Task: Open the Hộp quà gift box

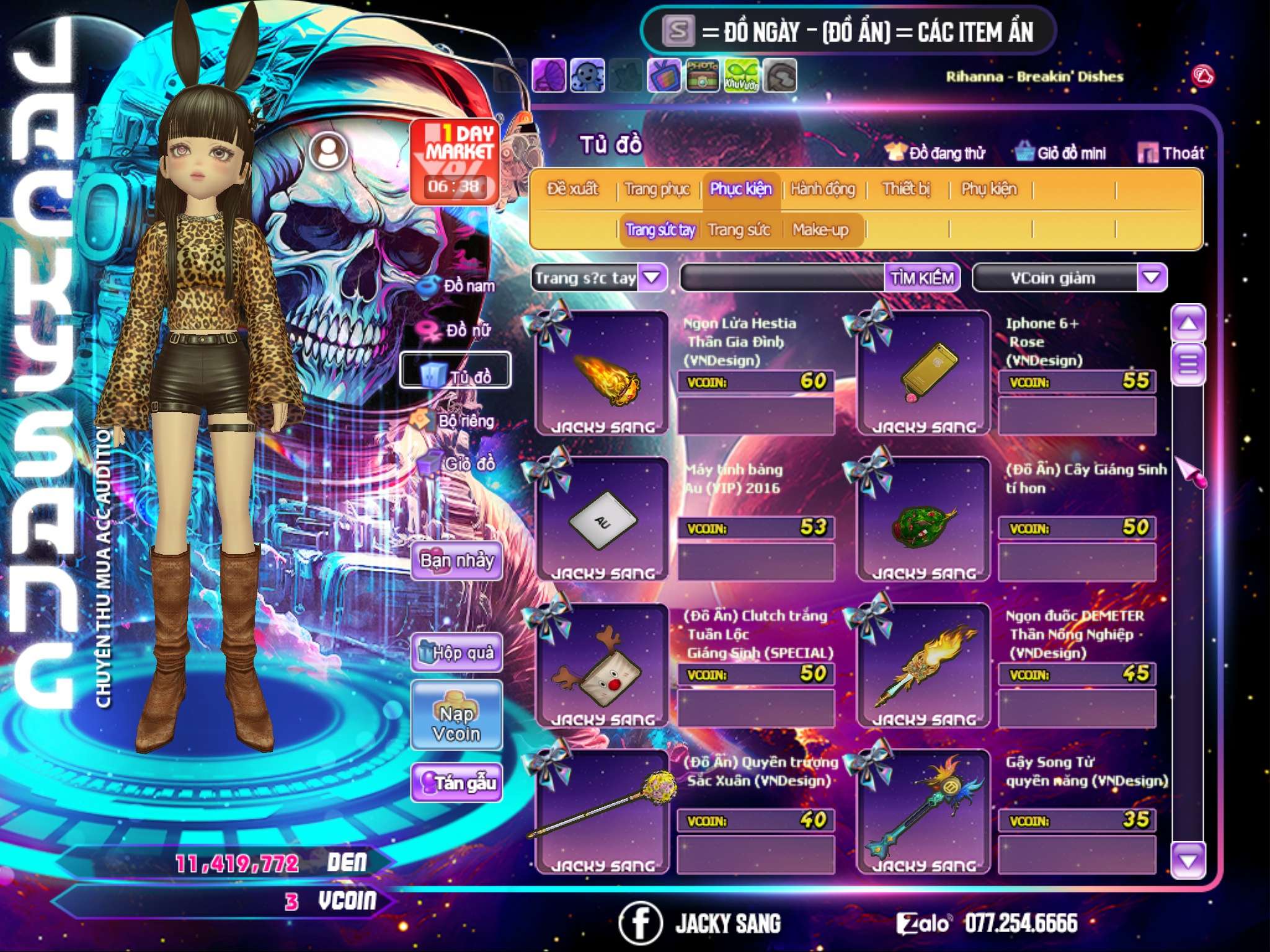Action: tap(456, 653)
